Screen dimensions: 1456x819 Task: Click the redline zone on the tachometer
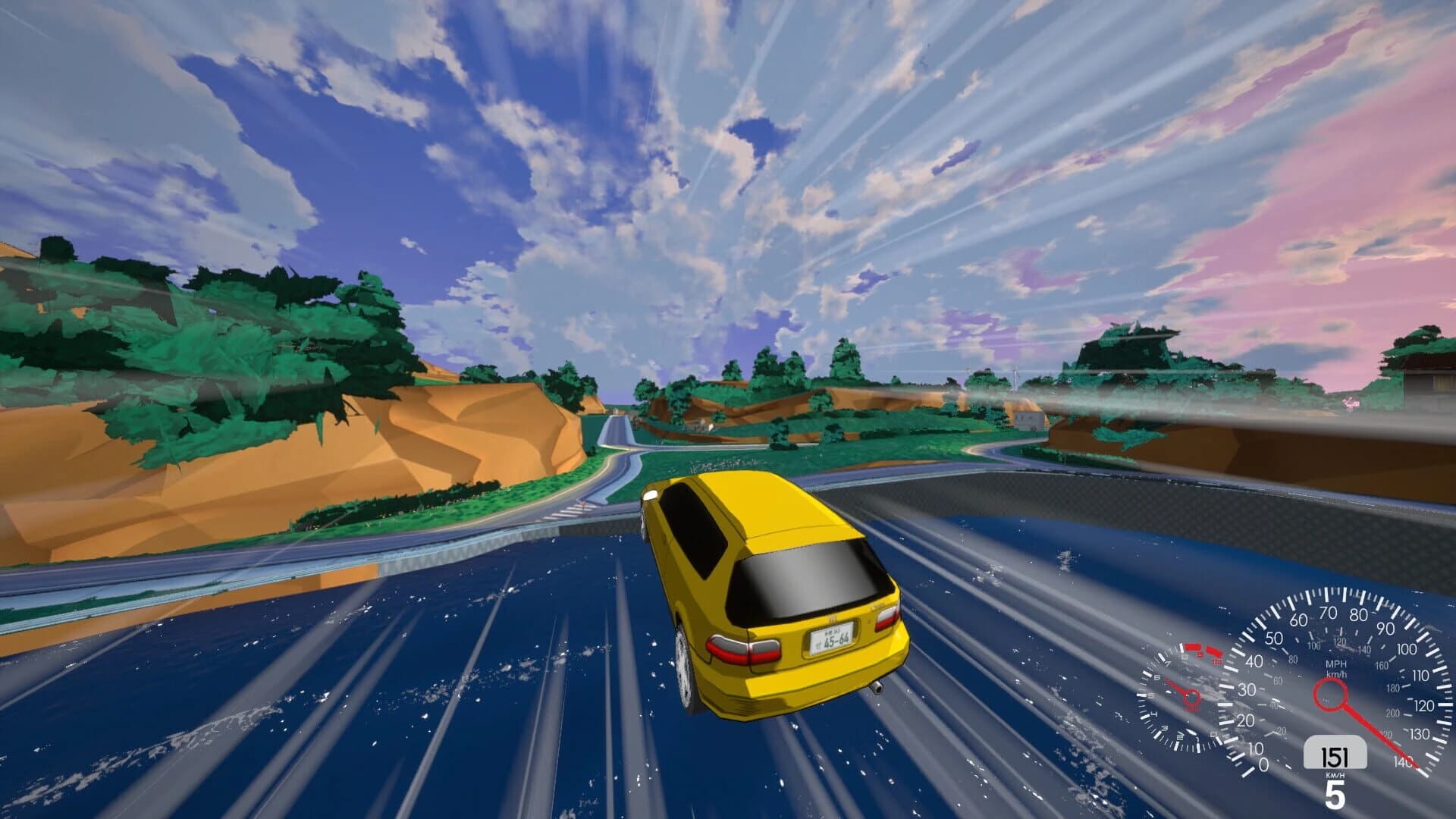click(x=1203, y=650)
